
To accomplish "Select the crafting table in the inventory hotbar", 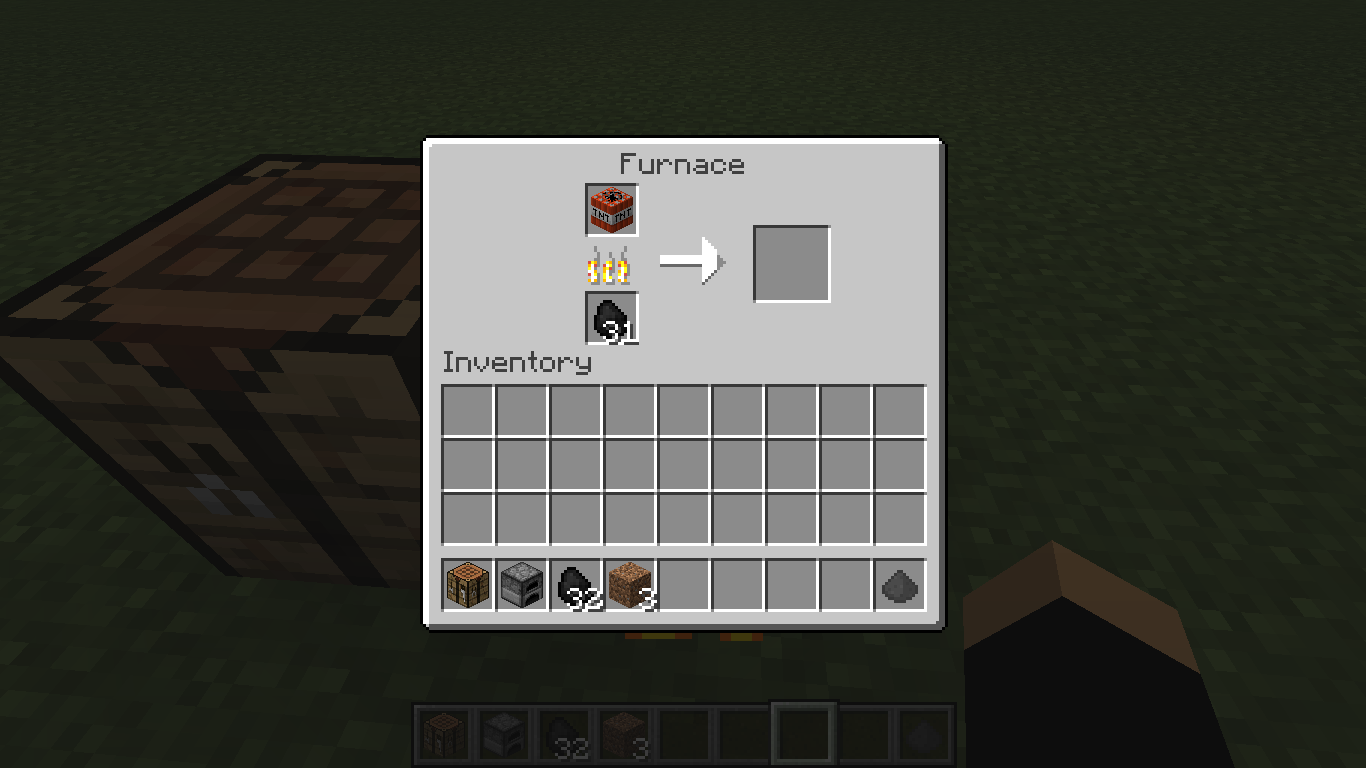I will 466,585.
